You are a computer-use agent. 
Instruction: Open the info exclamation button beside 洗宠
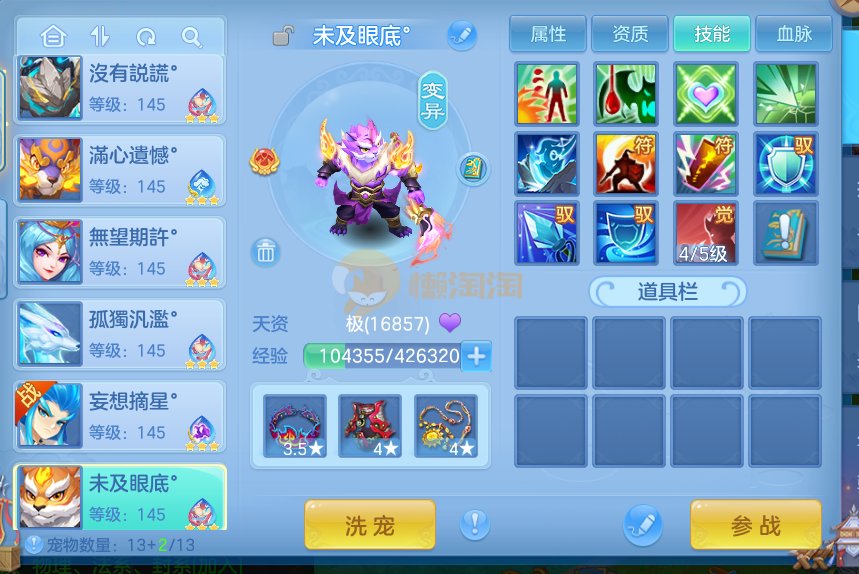[x=475, y=524]
